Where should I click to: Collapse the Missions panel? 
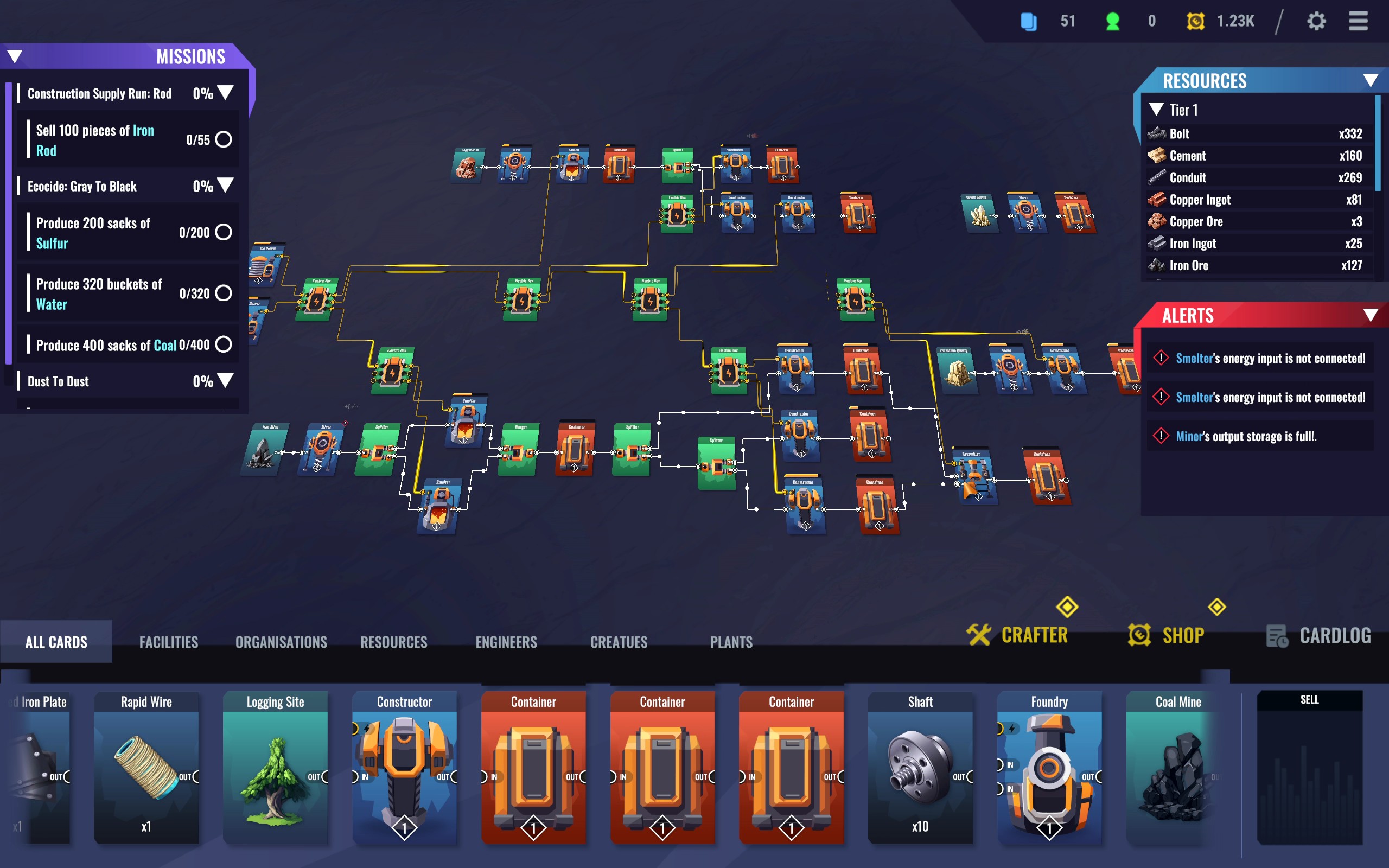15,56
